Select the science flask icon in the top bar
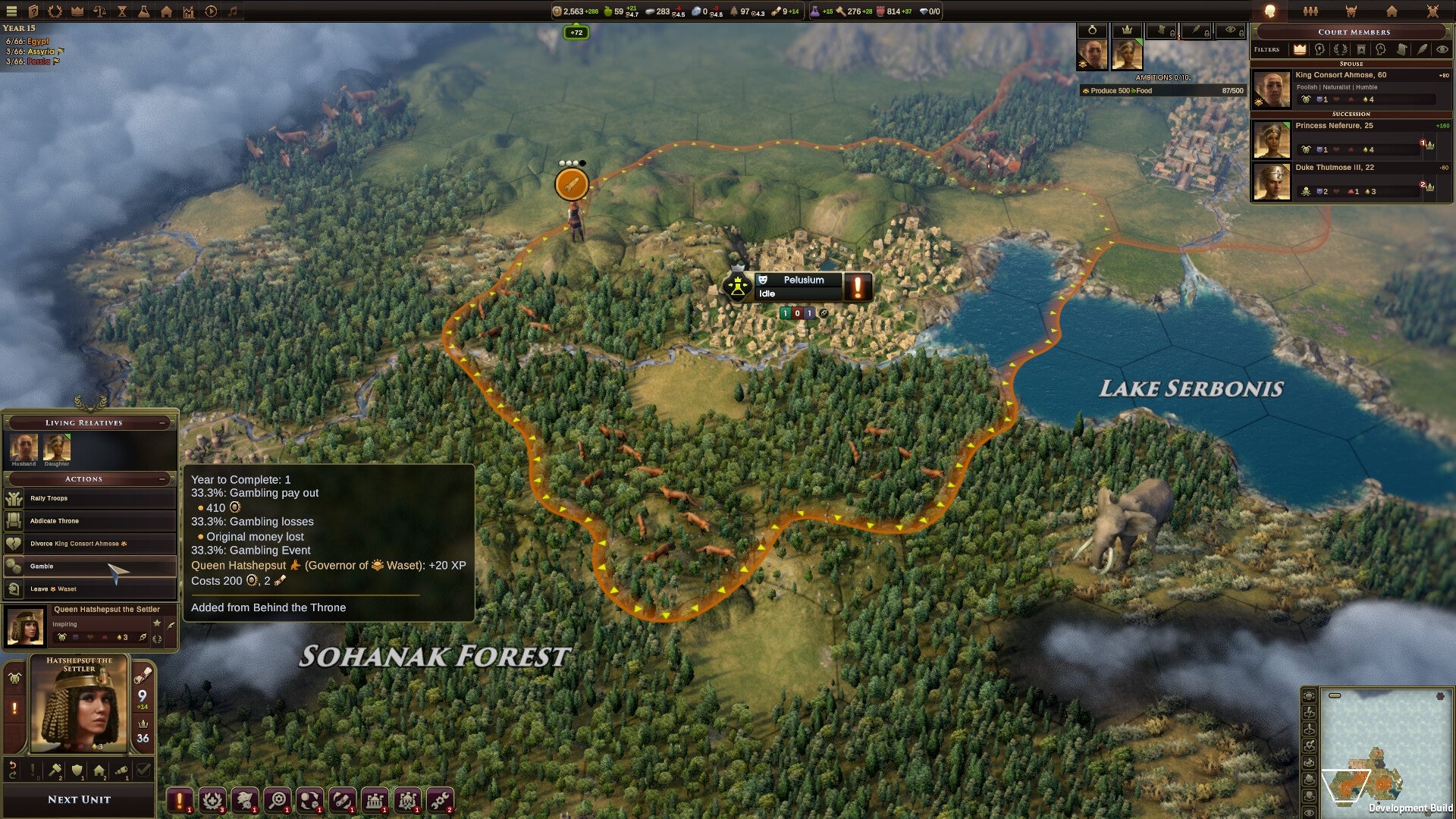The width and height of the screenshot is (1456, 819). click(143, 11)
